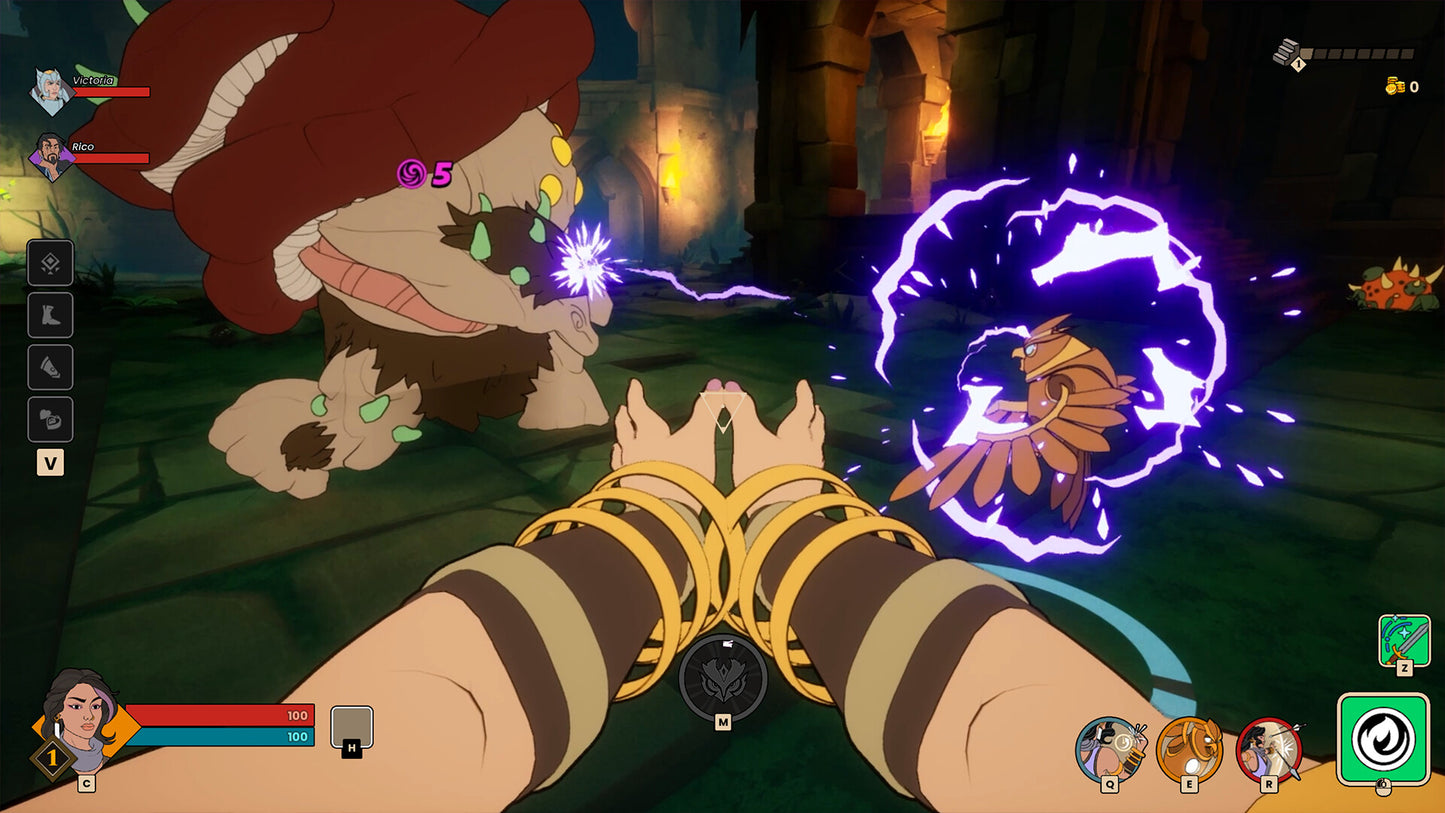Image resolution: width=1445 pixels, height=813 pixels.
Task: Select the ping marker icon in left sidebar
Action: (x=50, y=262)
